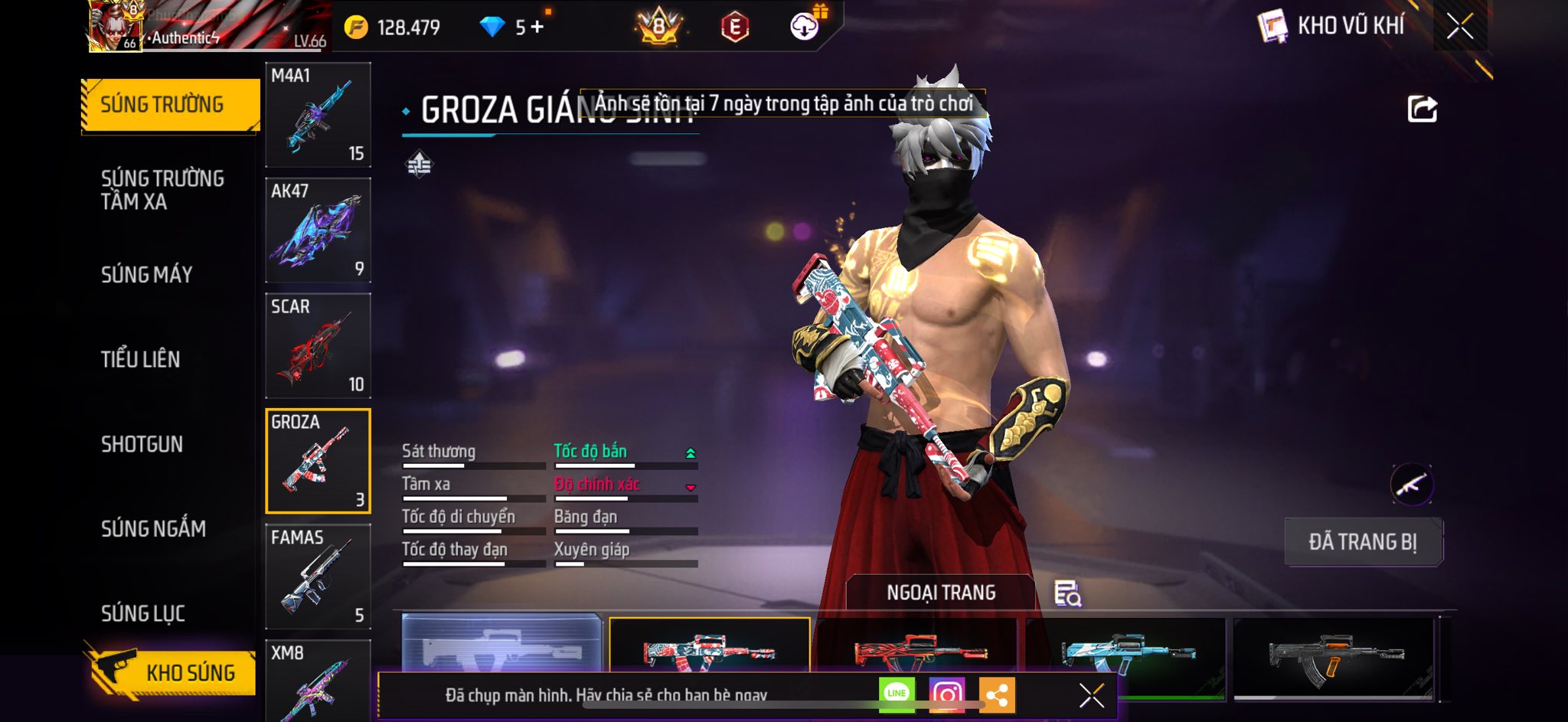Choose the Tiểu Liên category

click(141, 359)
